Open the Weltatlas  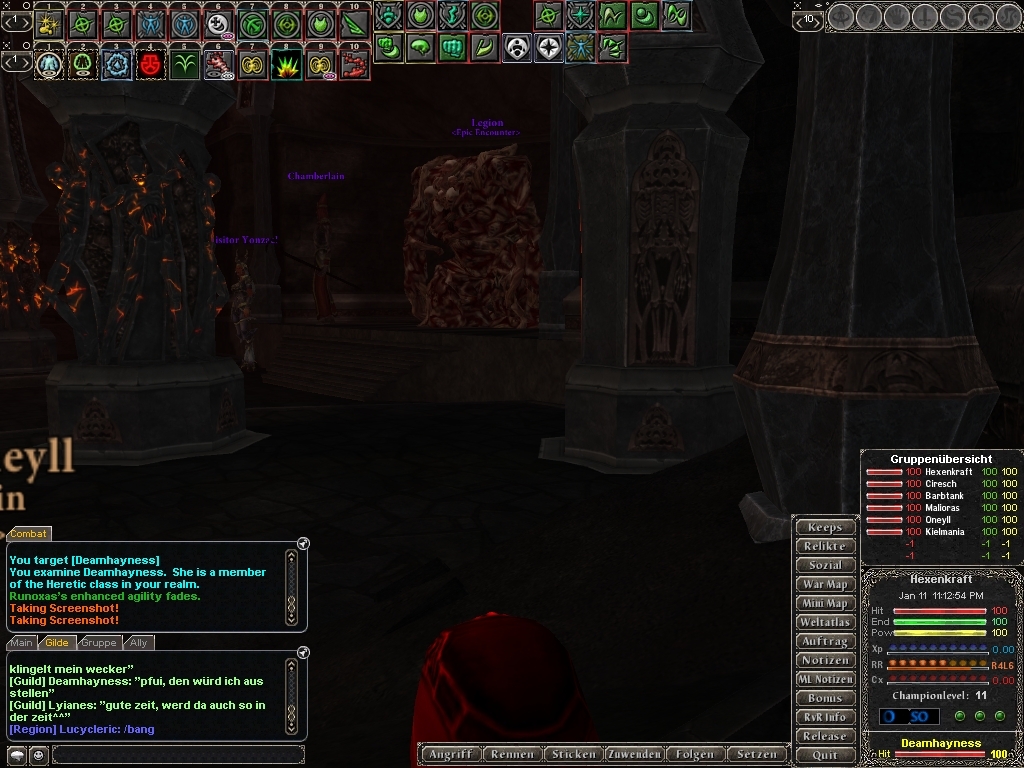click(825, 622)
